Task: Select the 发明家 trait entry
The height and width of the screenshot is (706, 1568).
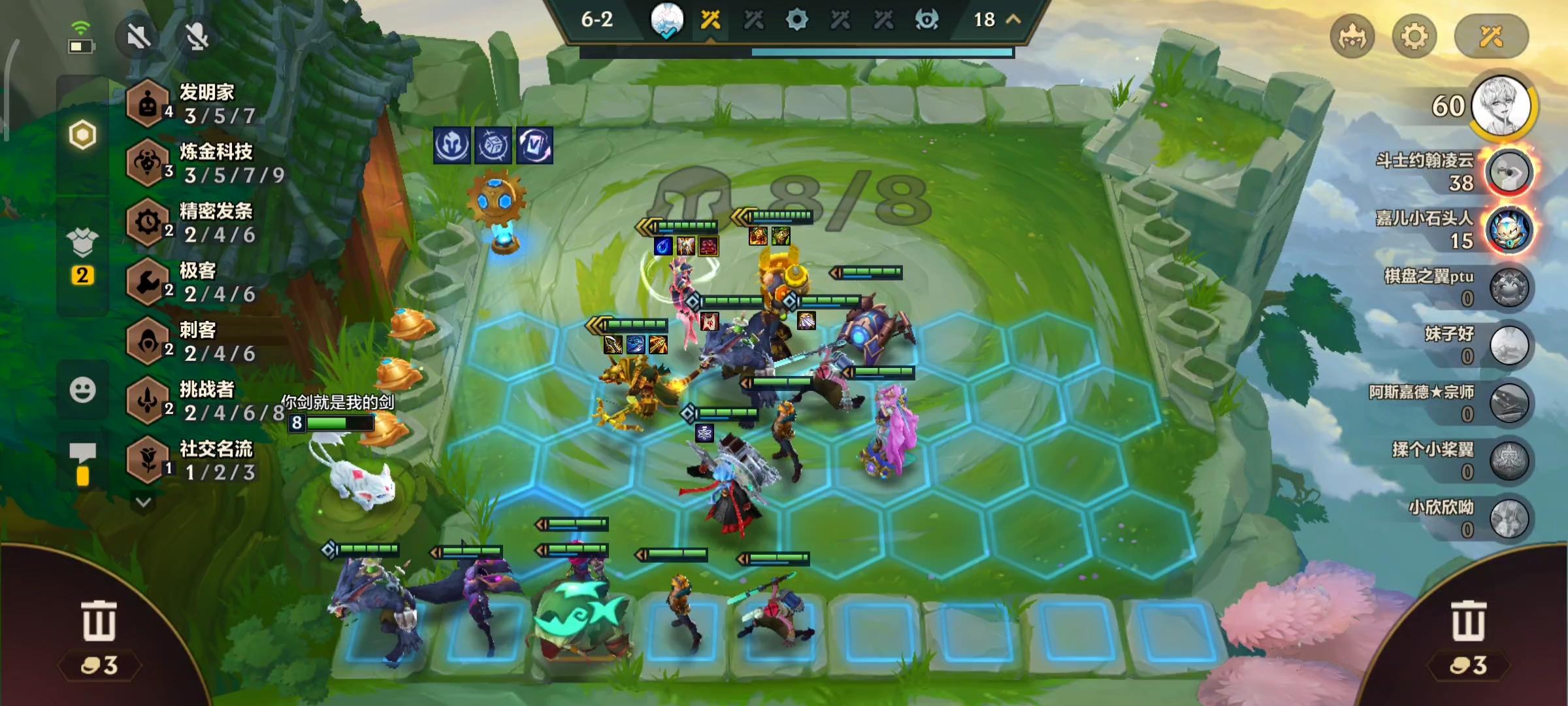Action: click(x=196, y=103)
